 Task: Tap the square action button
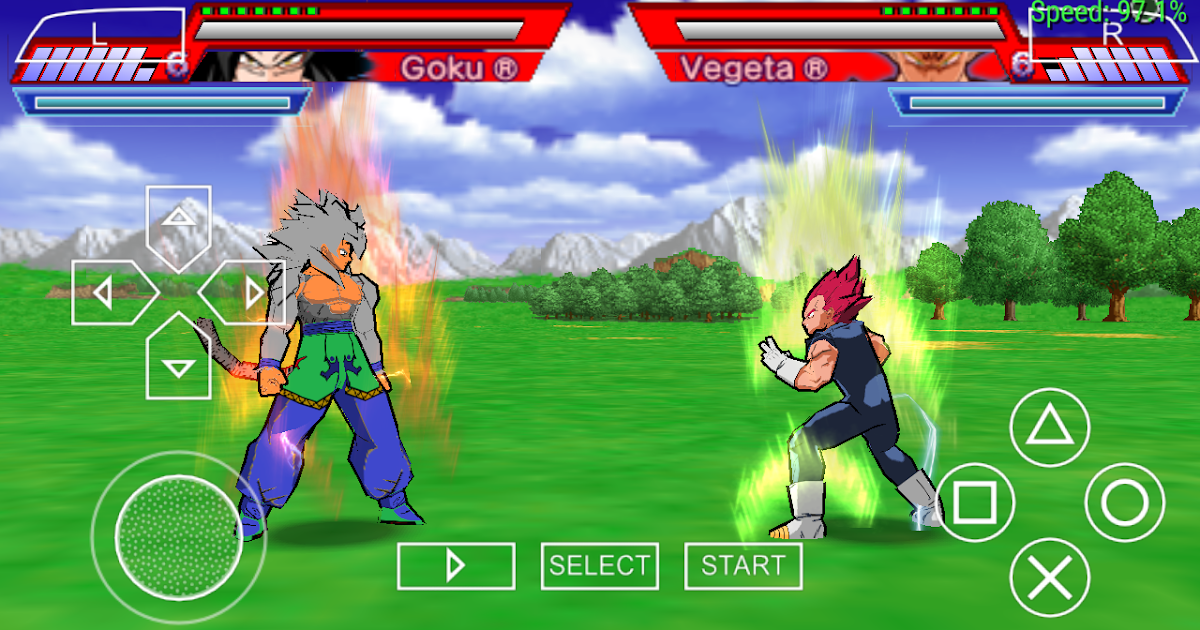click(971, 503)
